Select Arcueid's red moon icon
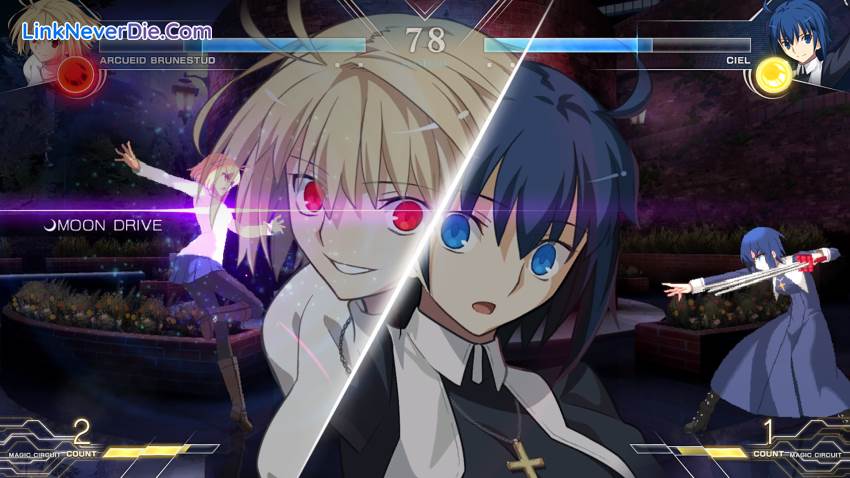The width and height of the screenshot is (850, 478). click(x=73, y=73)
